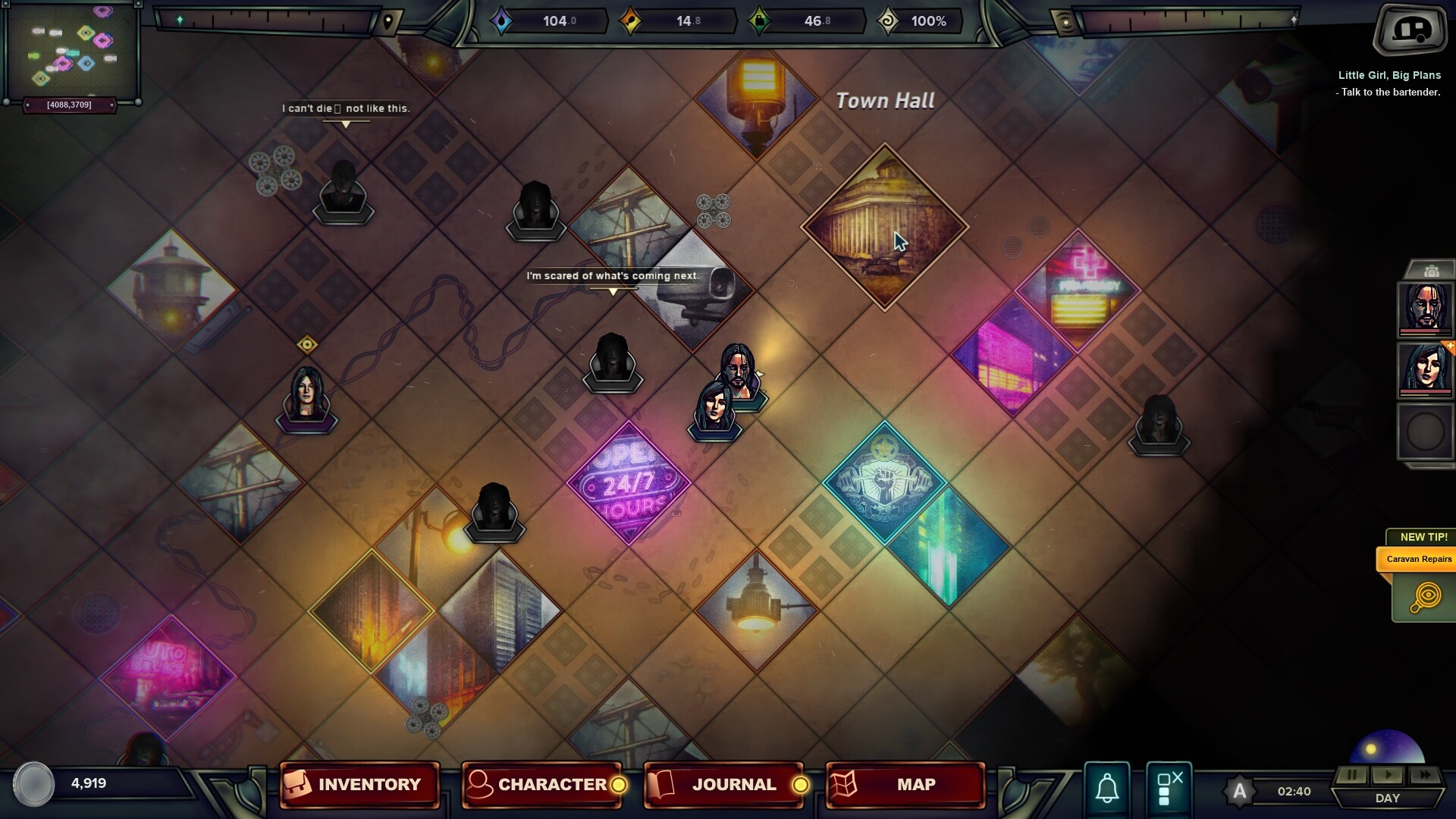
Task: Expand the Caravan Repairs new tip tab
Action: click(1419, 559)
